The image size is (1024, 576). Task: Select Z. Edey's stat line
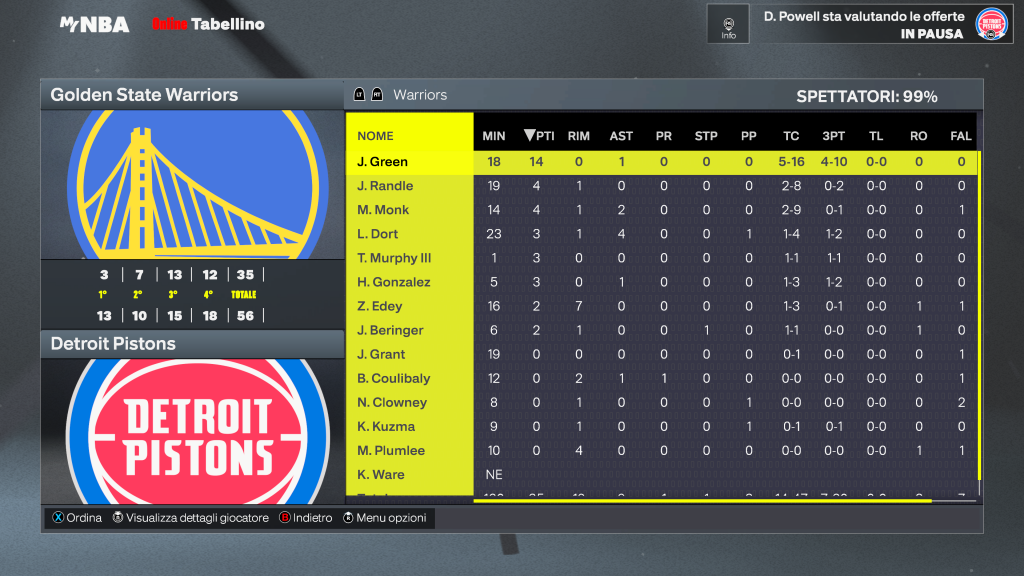[380, 306]
